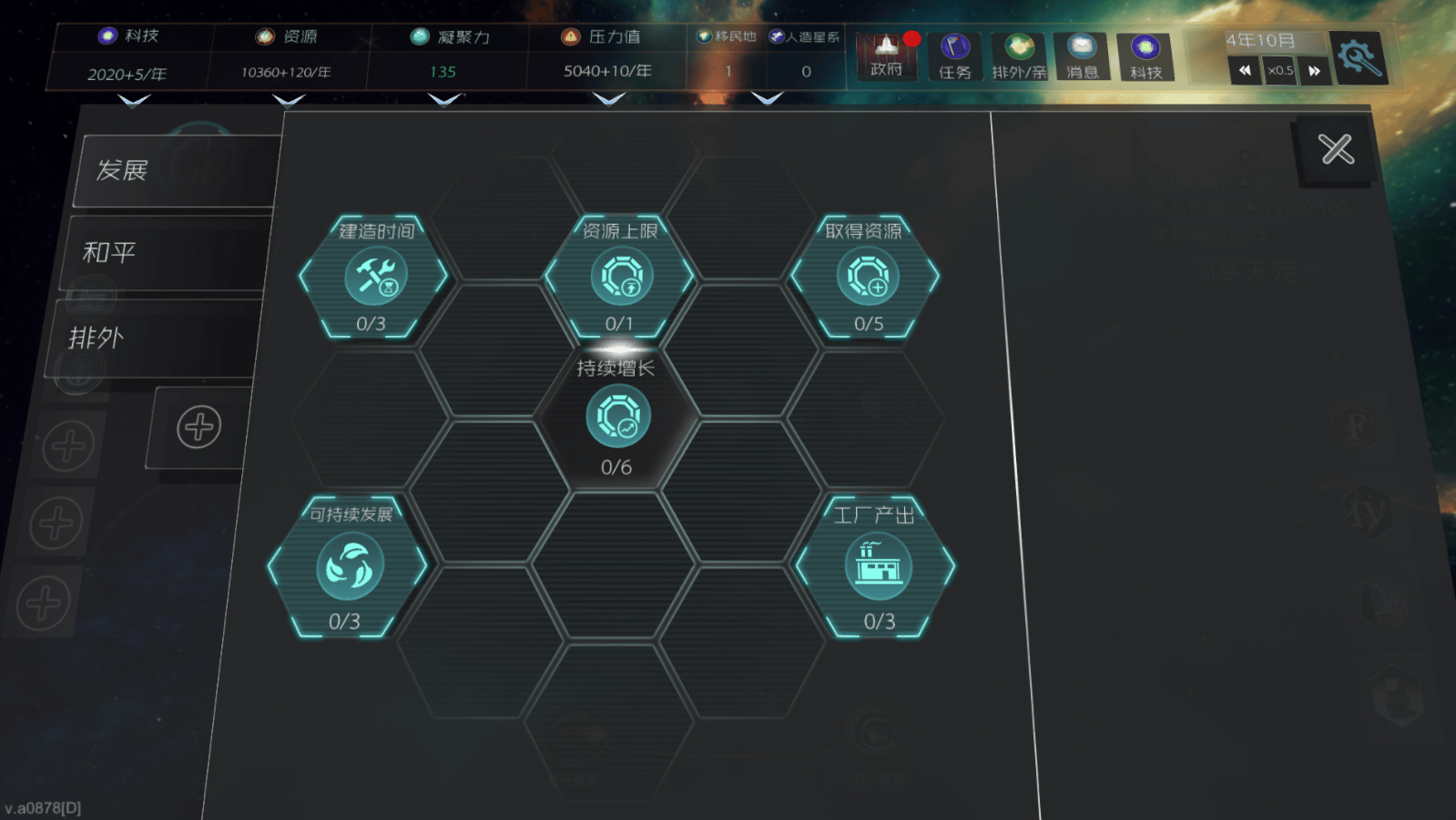Open the 政府 government menu
This screenshot has height=820, width=1456.
886,56
